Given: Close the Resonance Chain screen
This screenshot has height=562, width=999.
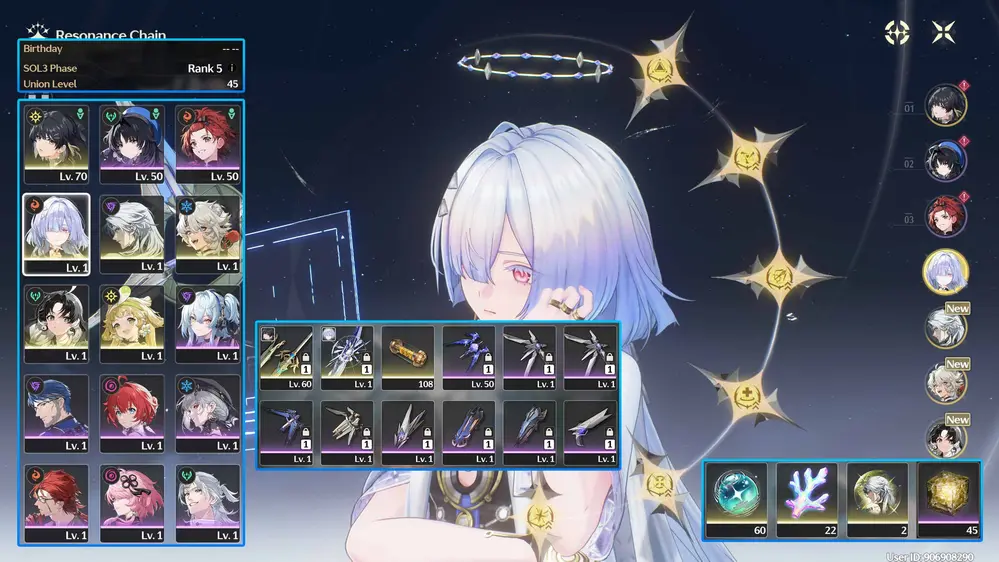Looking at the screenshot, I should coord(943,32).
